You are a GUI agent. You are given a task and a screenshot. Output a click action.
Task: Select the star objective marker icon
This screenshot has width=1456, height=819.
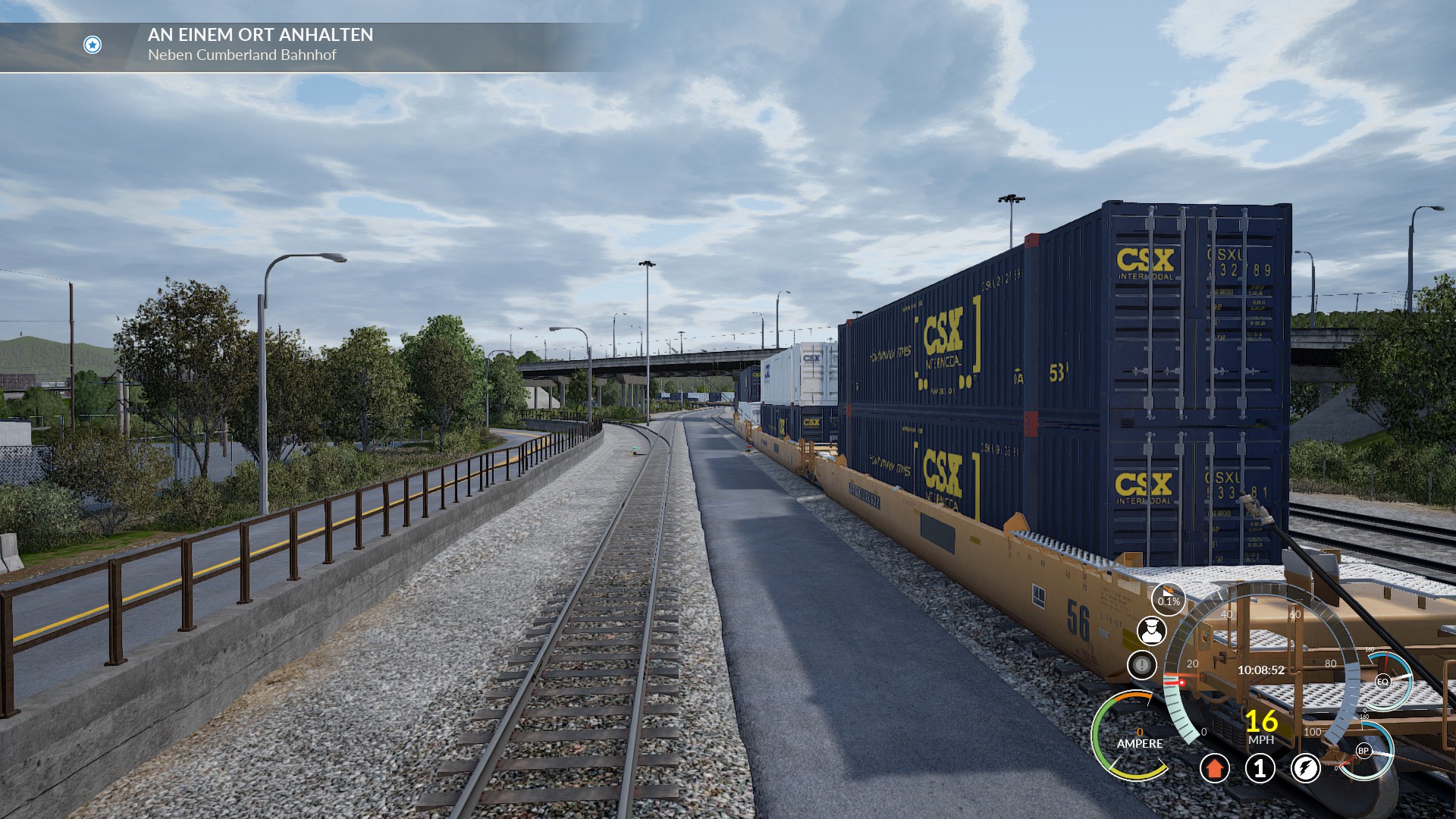(x=93, y=45)
